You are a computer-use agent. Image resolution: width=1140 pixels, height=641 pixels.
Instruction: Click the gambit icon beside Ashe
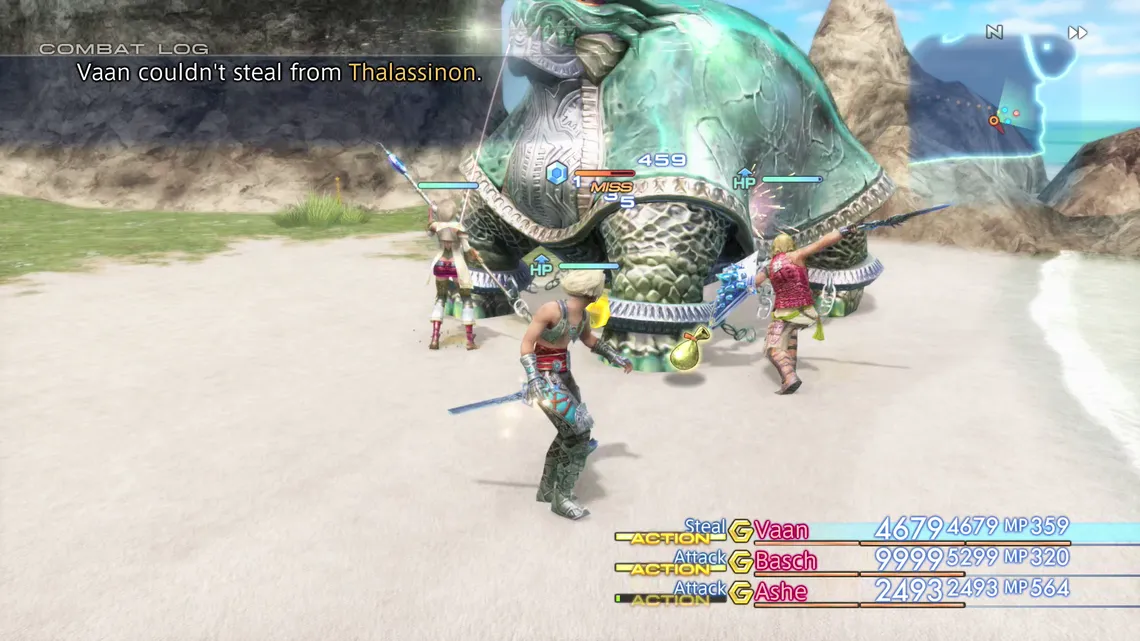pos(740,593)
